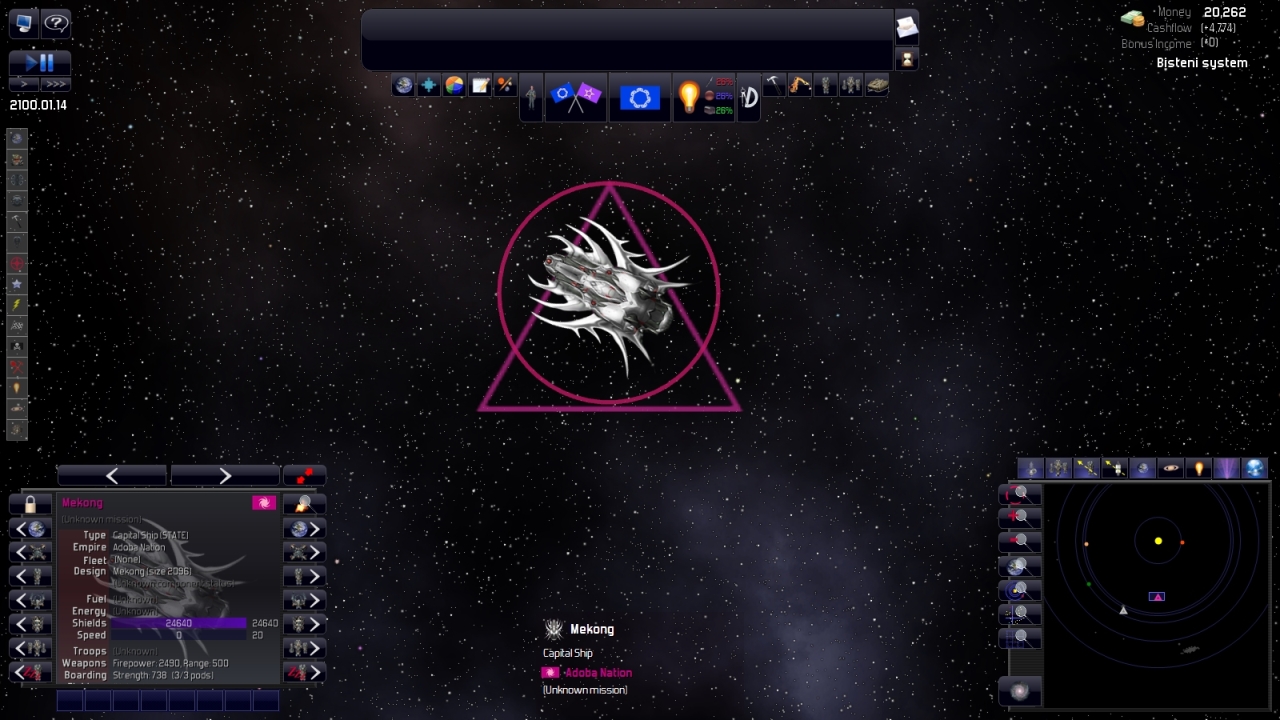Toggle the padlock on the Mekong info panel

pyautogui.click(x=30, y=503)
